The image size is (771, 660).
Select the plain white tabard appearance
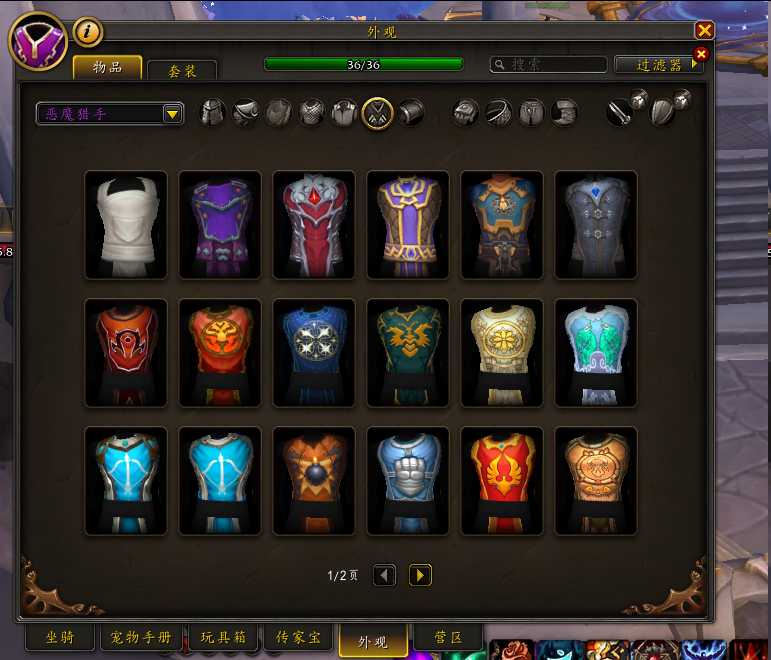(126, 225)
